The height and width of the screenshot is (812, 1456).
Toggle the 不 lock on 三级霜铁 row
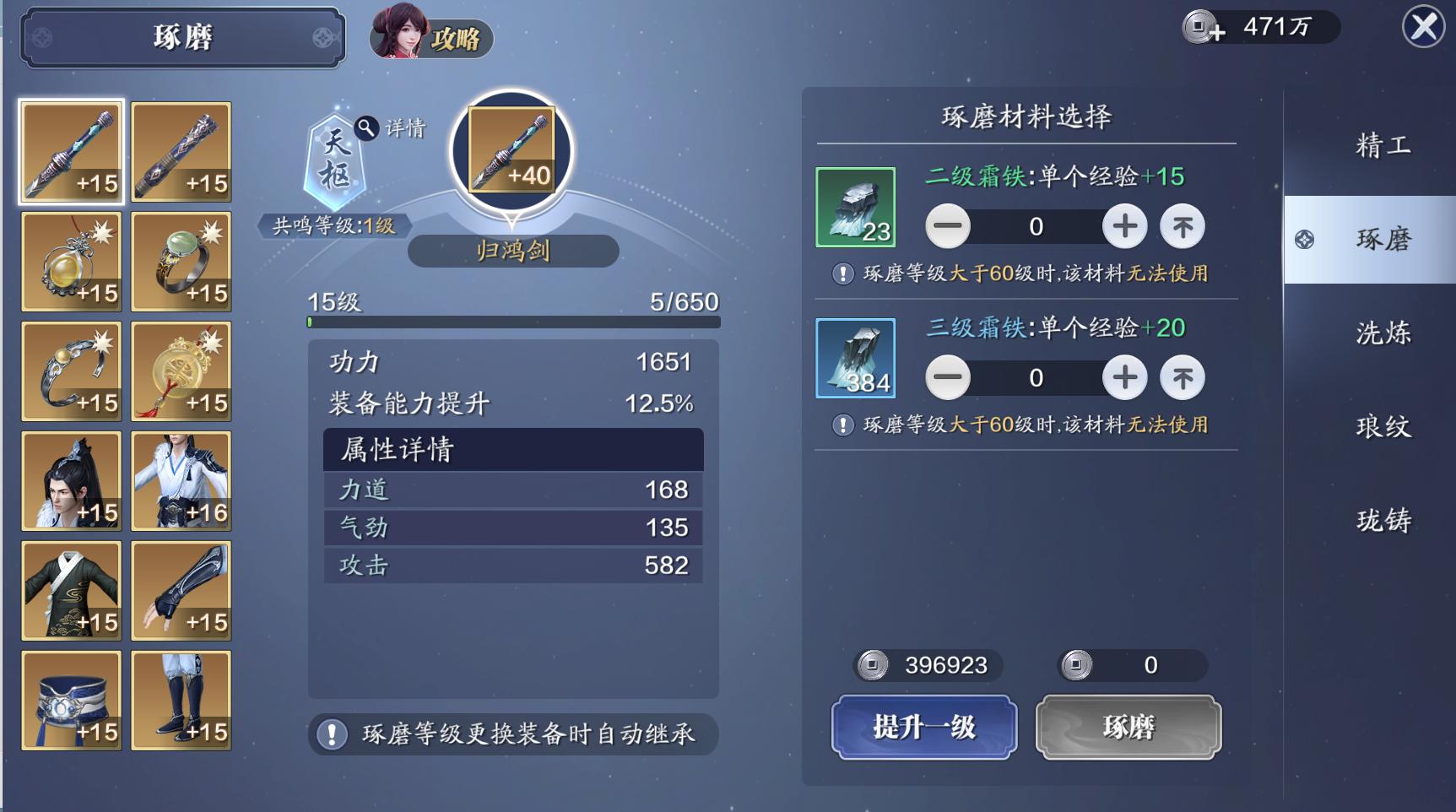(x=1182, y=377)
